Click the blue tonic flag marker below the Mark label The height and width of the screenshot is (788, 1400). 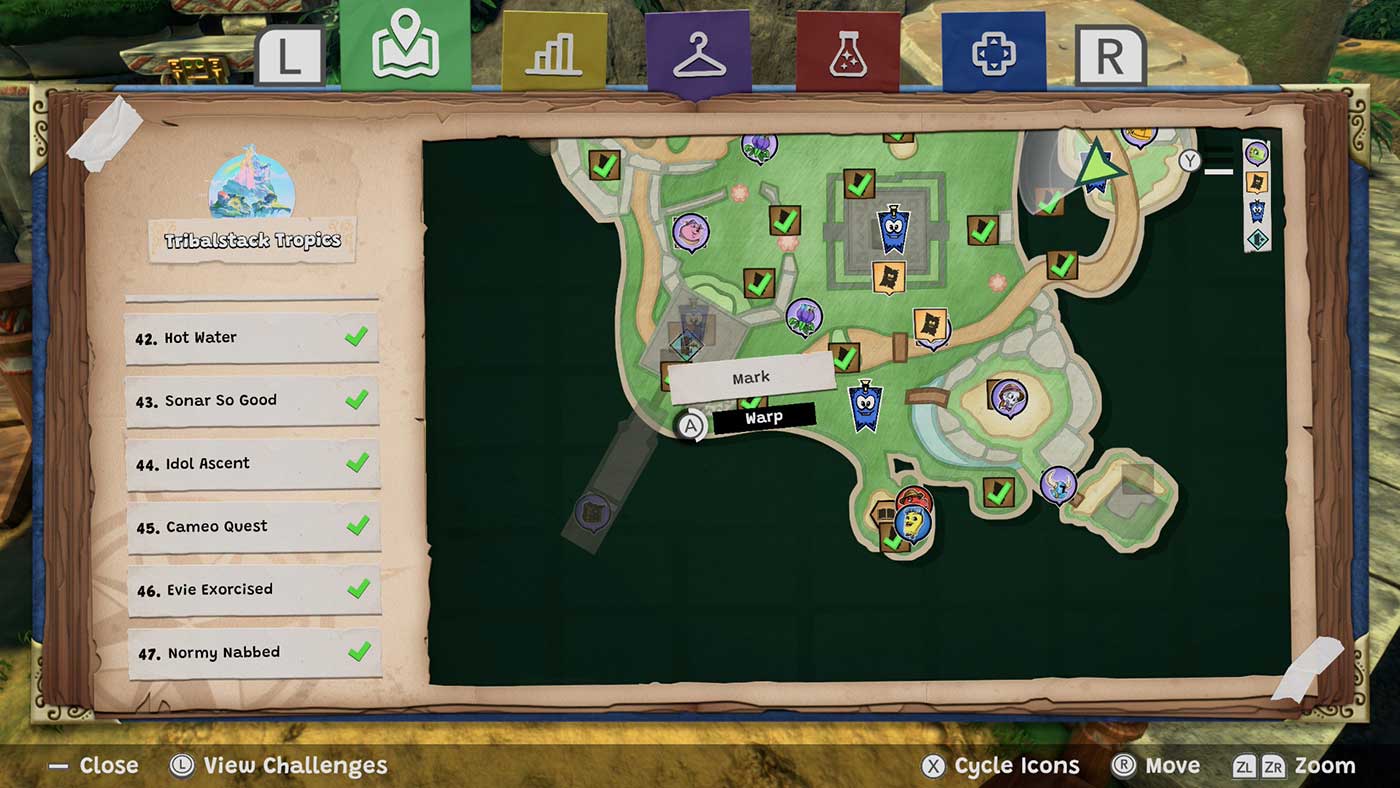pyautogui.click(x=864, y=405)
